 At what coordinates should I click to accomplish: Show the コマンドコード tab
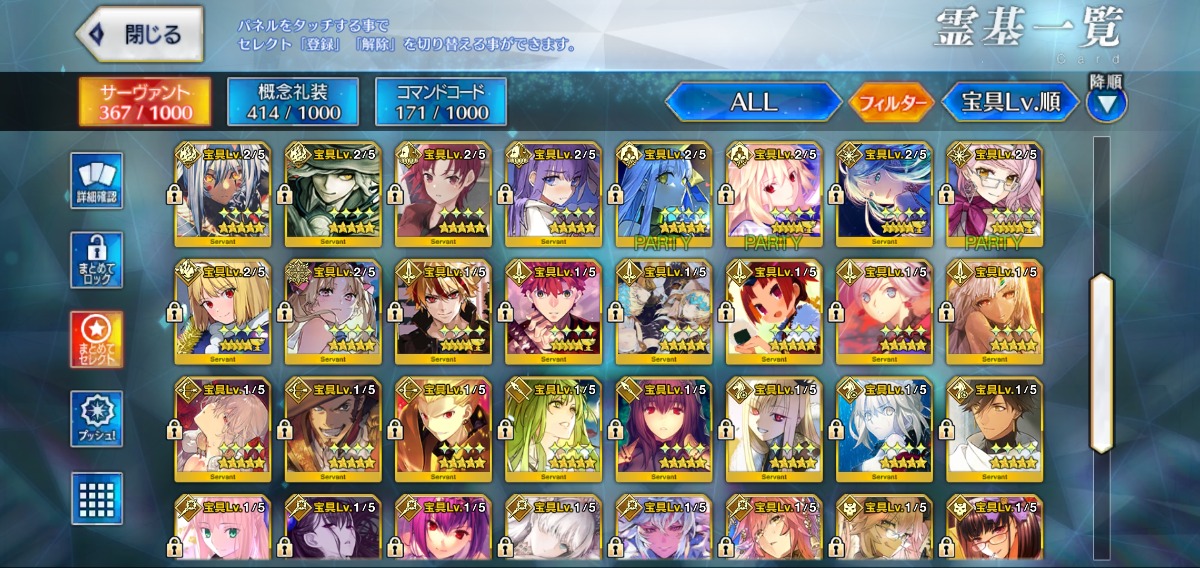click(x=441, y=101)
